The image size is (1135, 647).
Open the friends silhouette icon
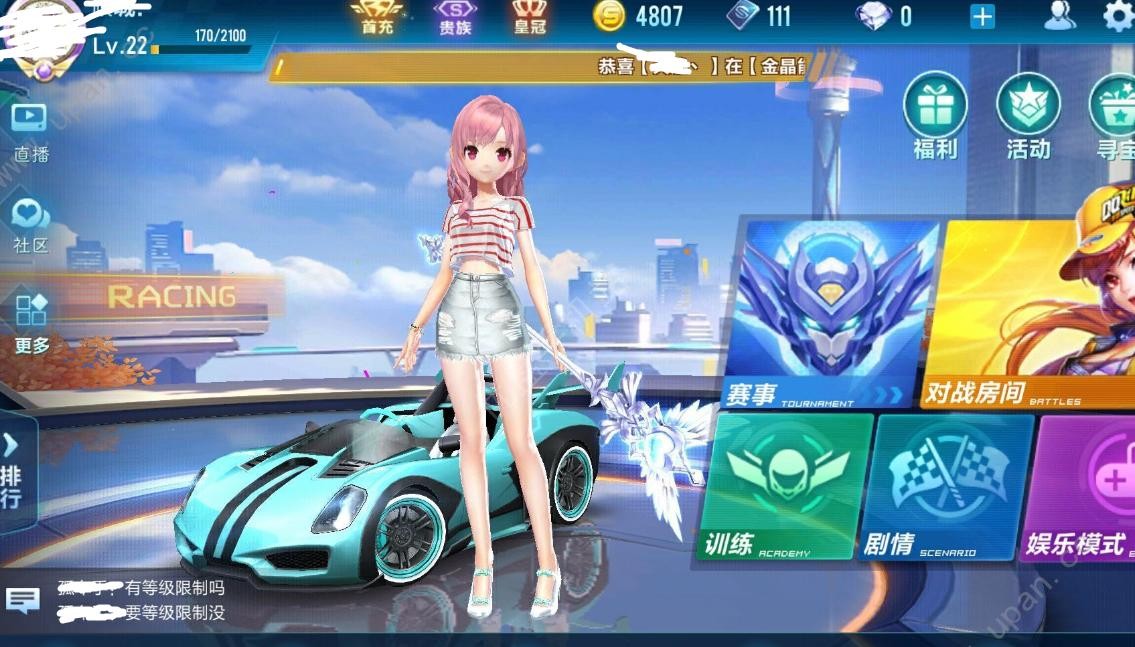point(1058,16)
